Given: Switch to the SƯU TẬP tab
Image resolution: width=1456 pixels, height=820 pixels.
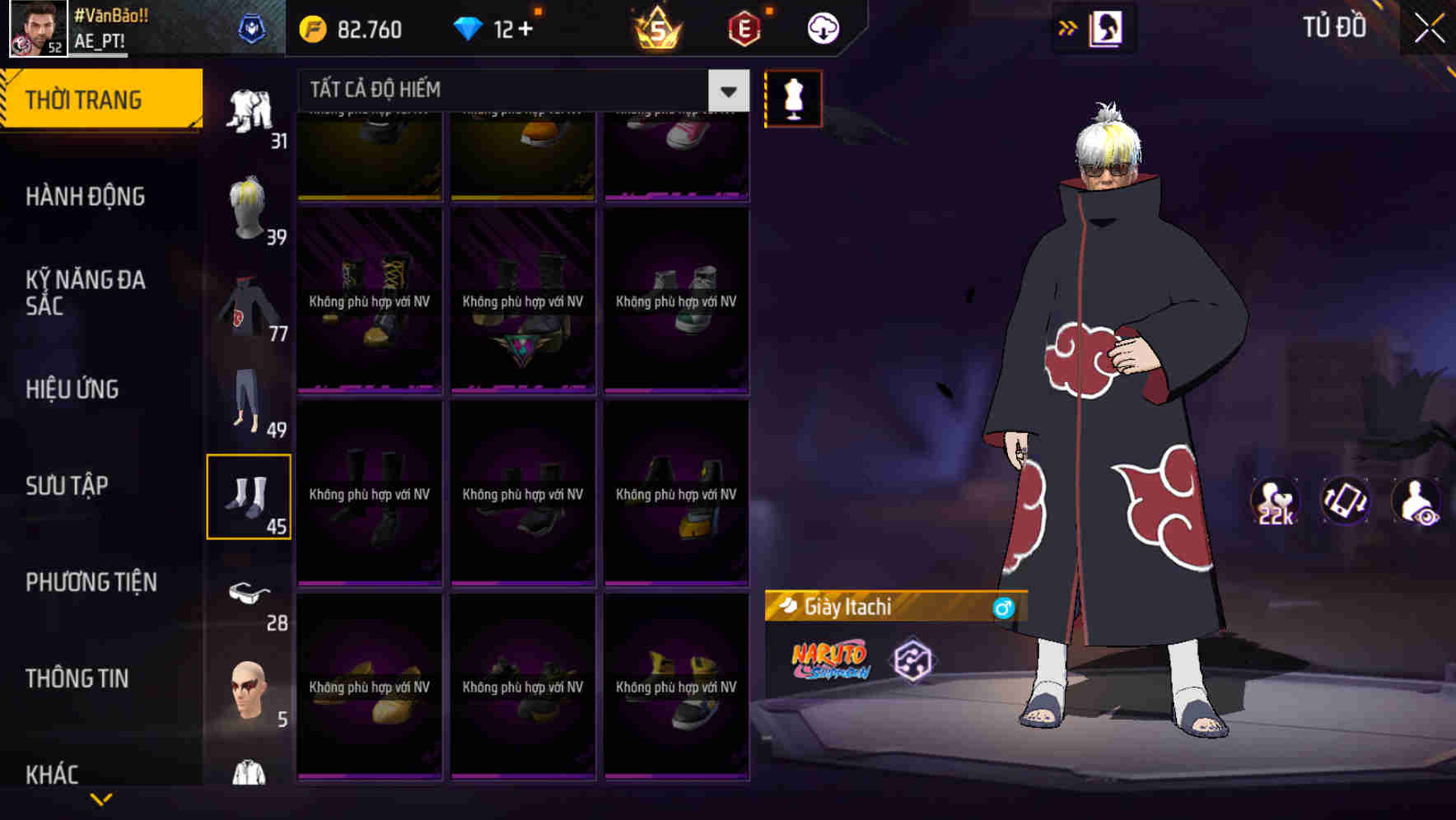Looking at the screenshot, I should pos(68,486).
